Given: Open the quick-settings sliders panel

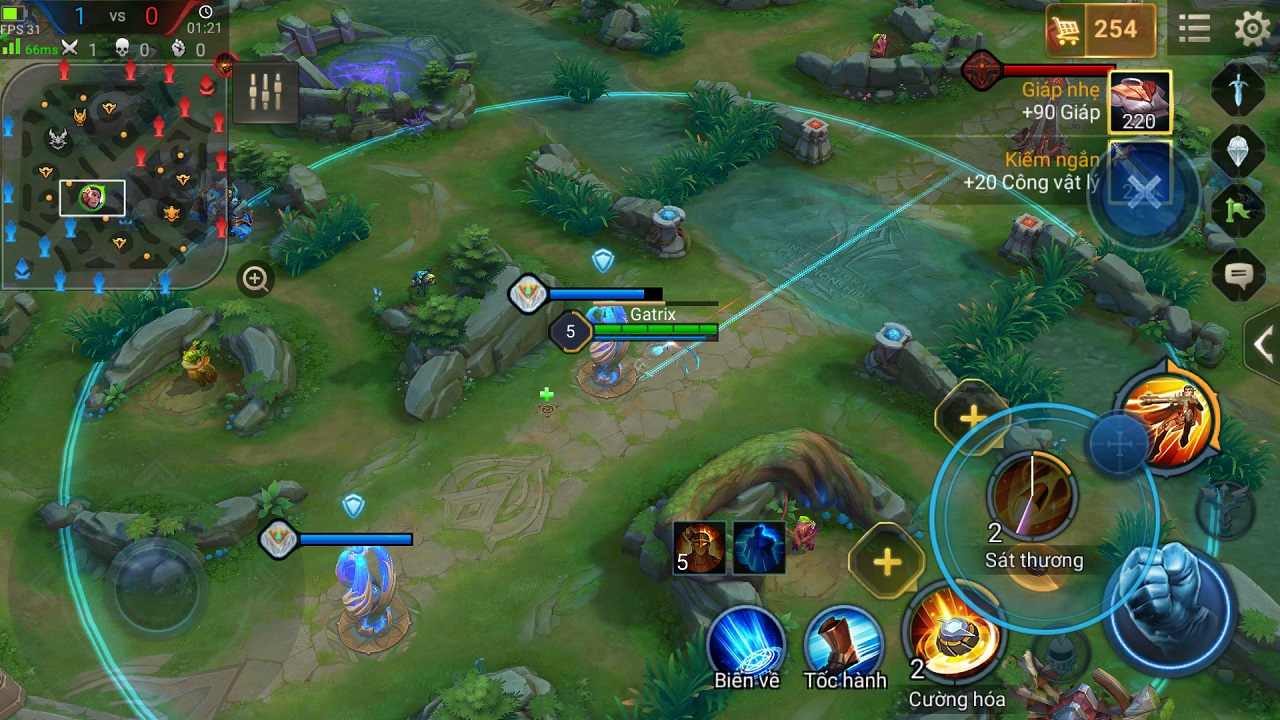Looking at the screenshot, I should tap(263, 91).
